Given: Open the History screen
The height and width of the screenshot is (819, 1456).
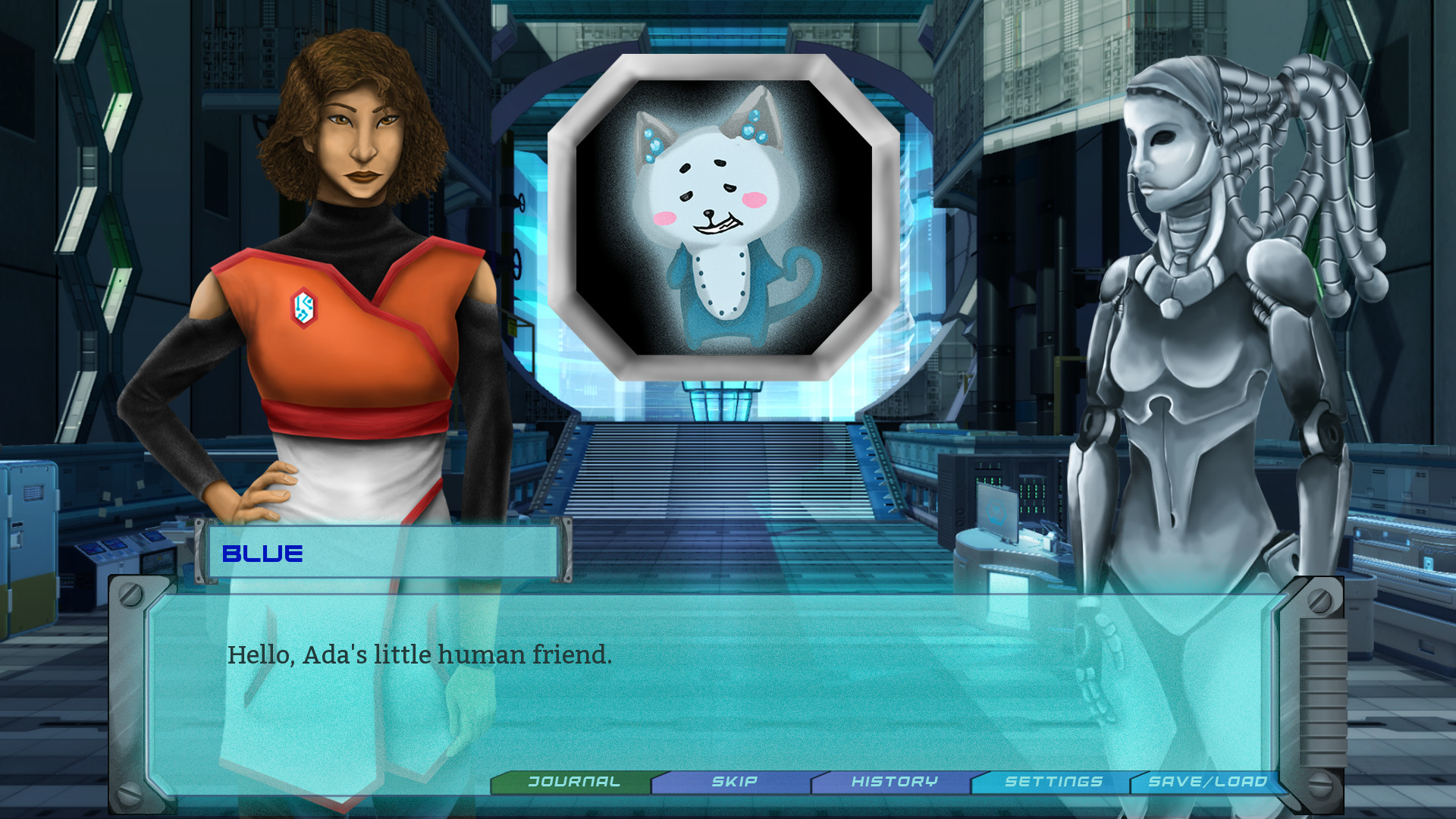Looking at the screenshot, I should pyautogui.click(x=895, y=780).
